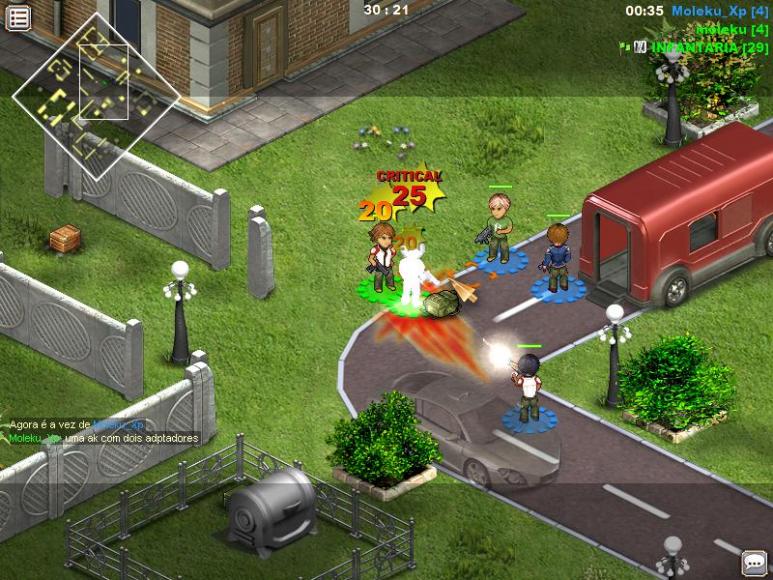Open the list menu button

[18, 17]
